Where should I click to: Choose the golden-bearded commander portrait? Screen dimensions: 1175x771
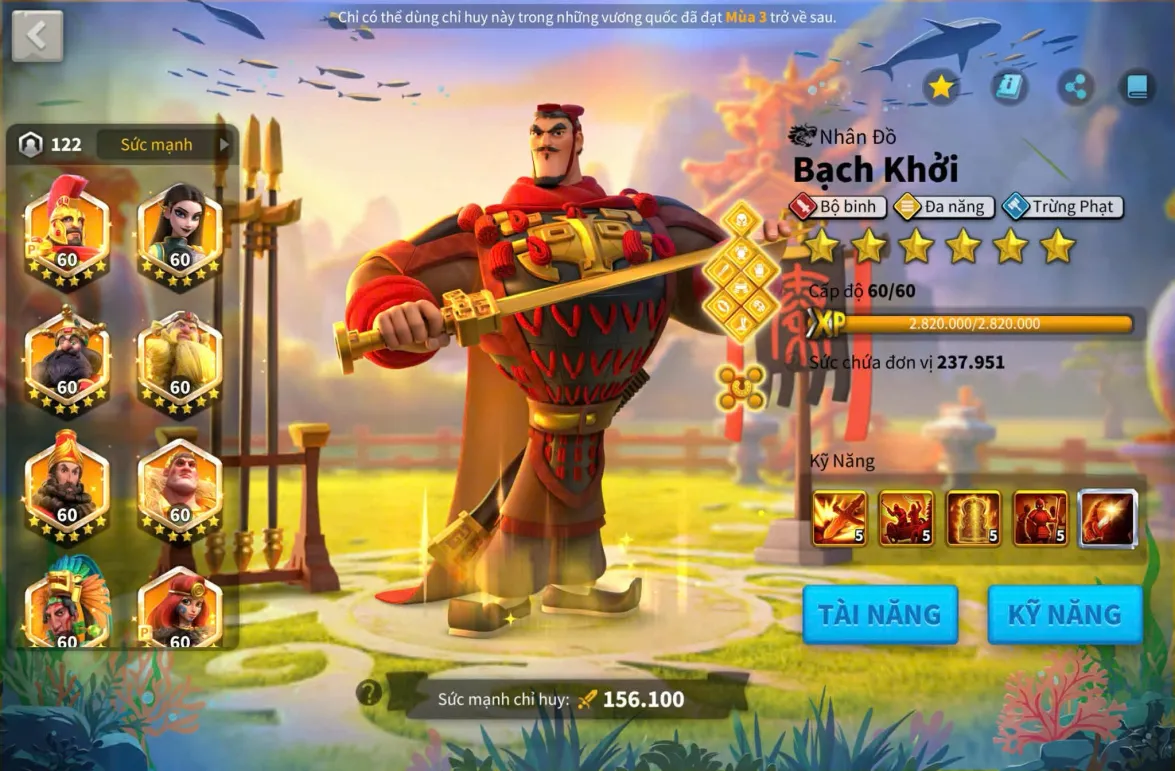(x=179, y=356)
